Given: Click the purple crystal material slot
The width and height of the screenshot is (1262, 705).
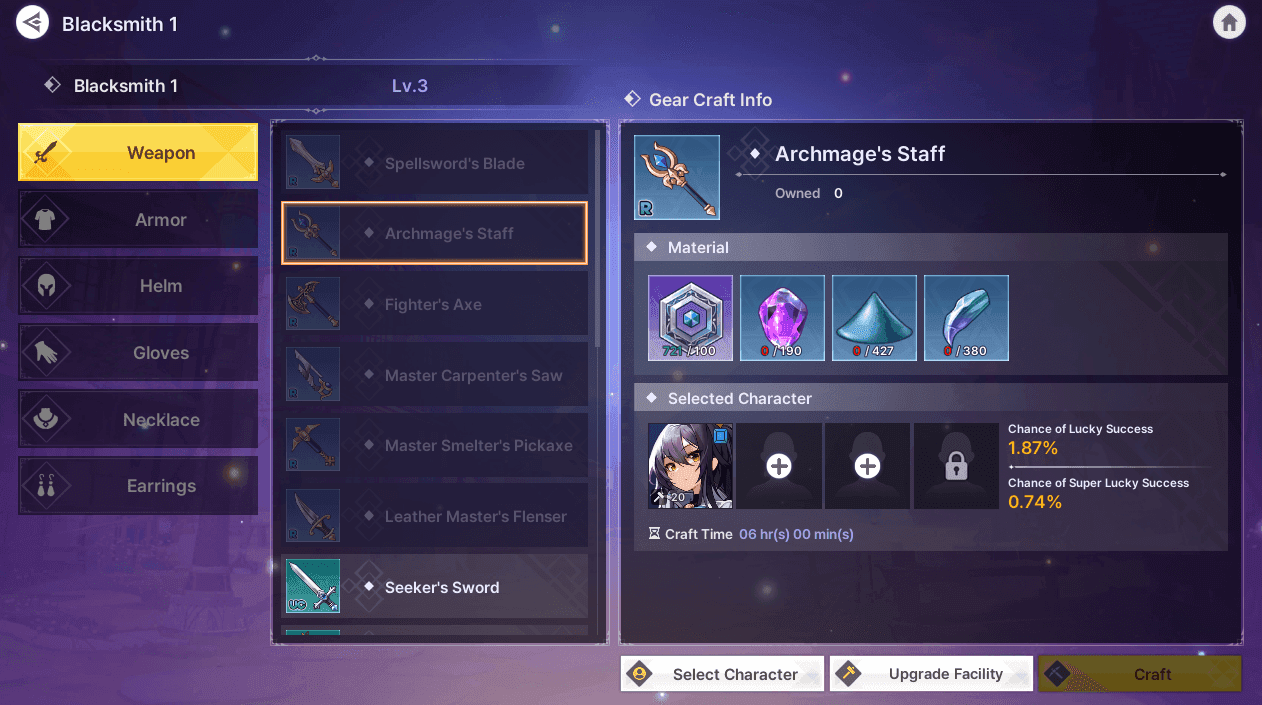Looking at the screenshot, I should pyautogui.click(x=782, y=318).
